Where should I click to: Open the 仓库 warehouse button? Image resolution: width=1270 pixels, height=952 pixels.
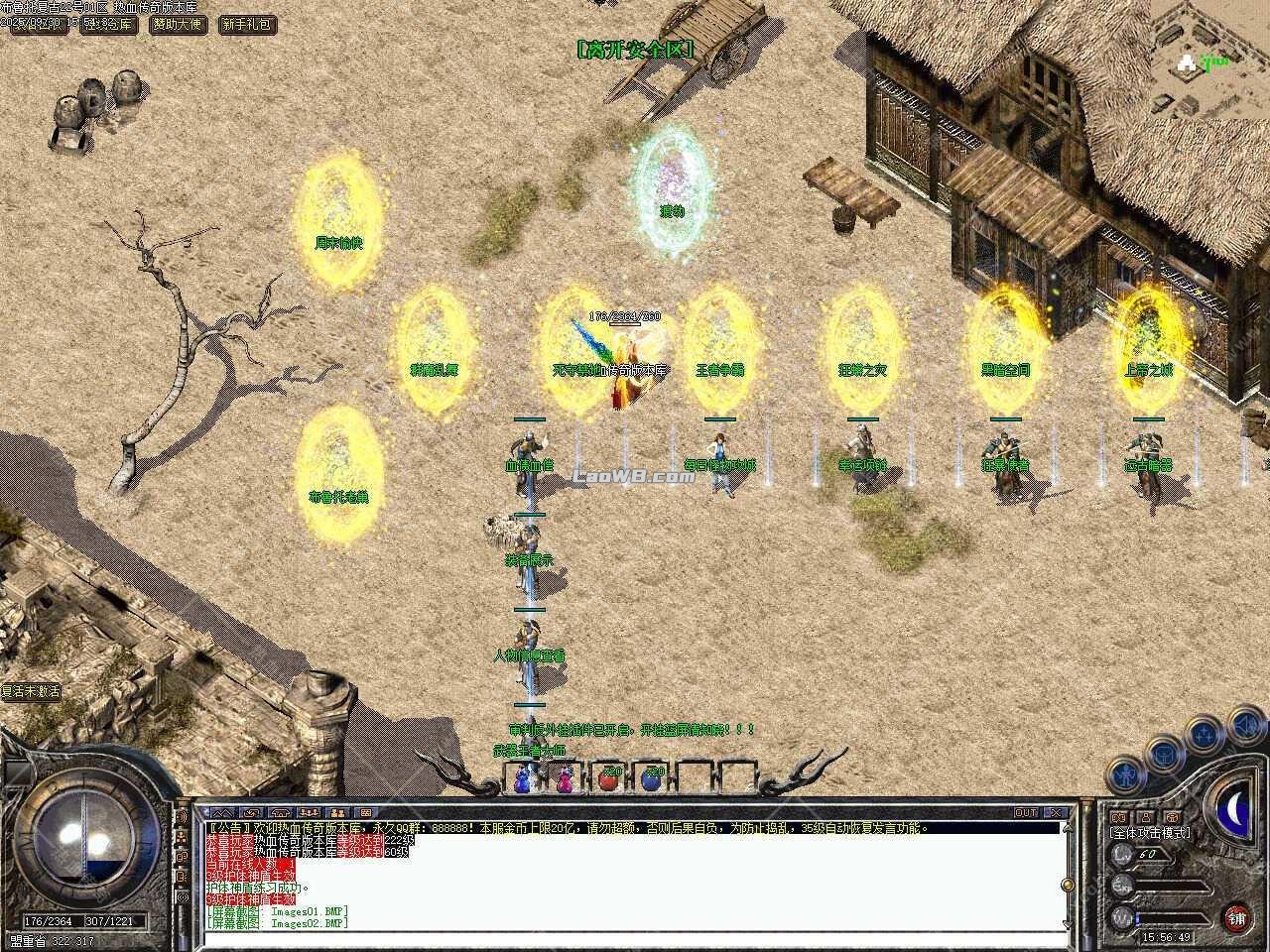click(x=109, y=24)
